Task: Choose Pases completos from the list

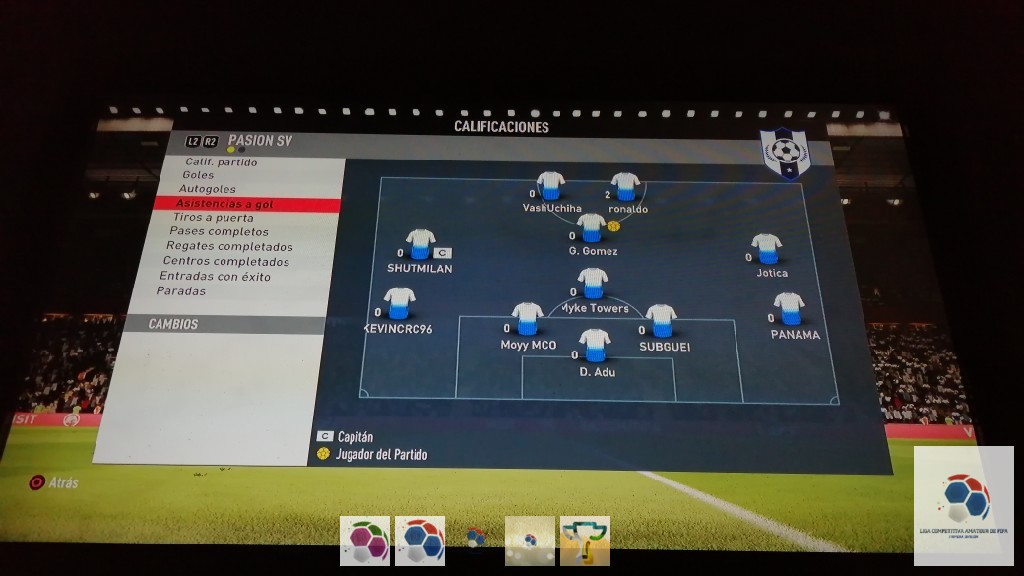Action: [218, 232]
